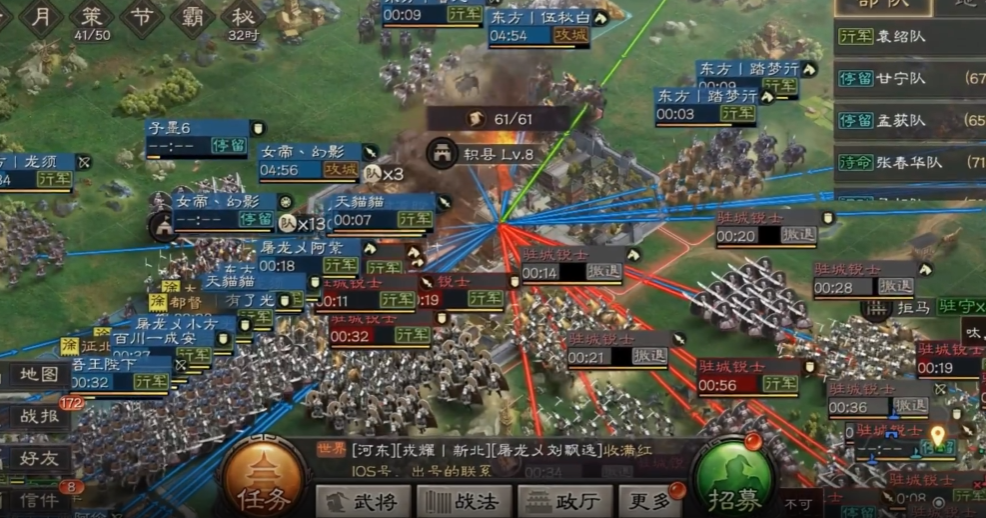Choose the 甘宁队 troop row

tap(910, 78)
